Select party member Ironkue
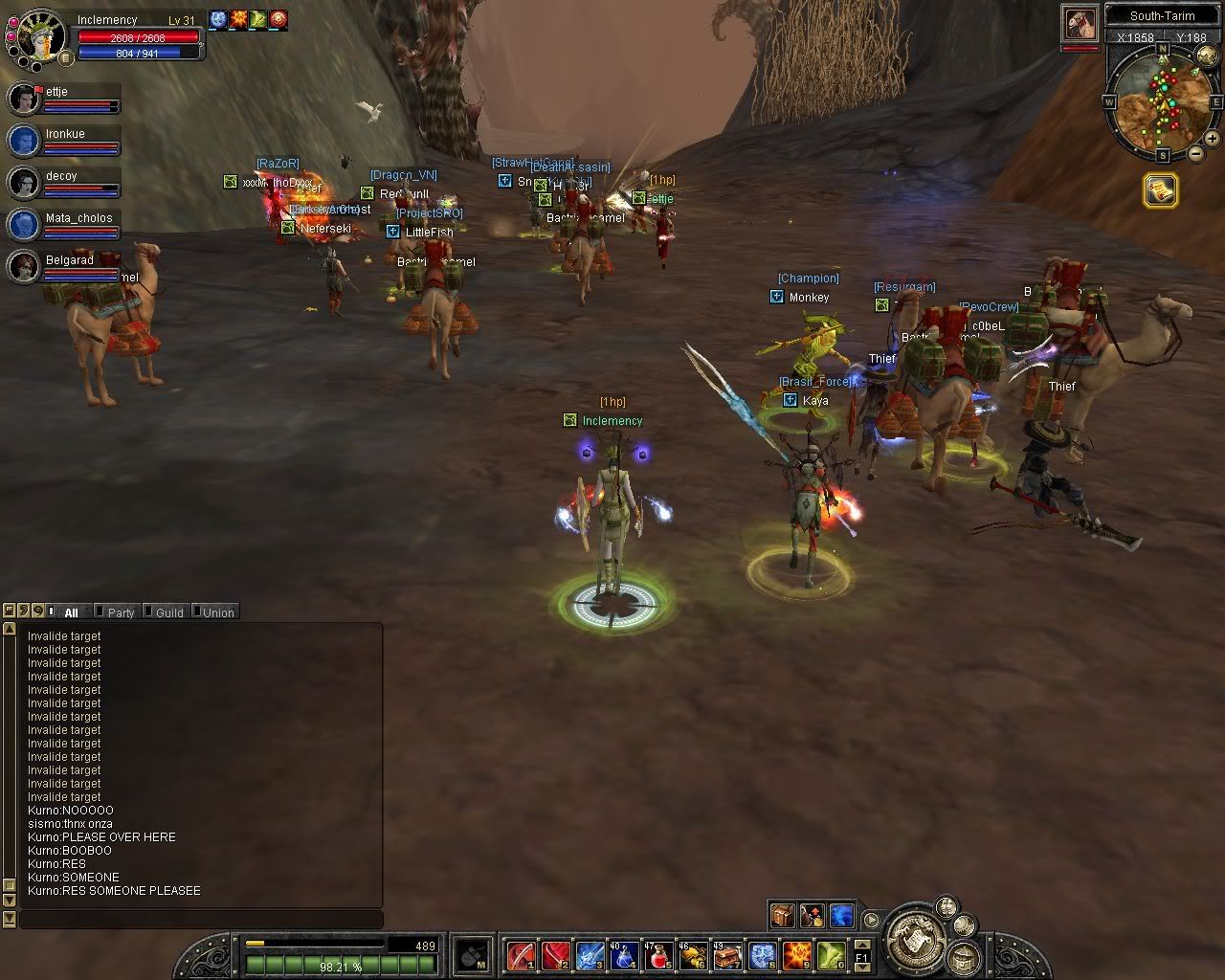1225x980 pixels. click(x=25, y=141)
